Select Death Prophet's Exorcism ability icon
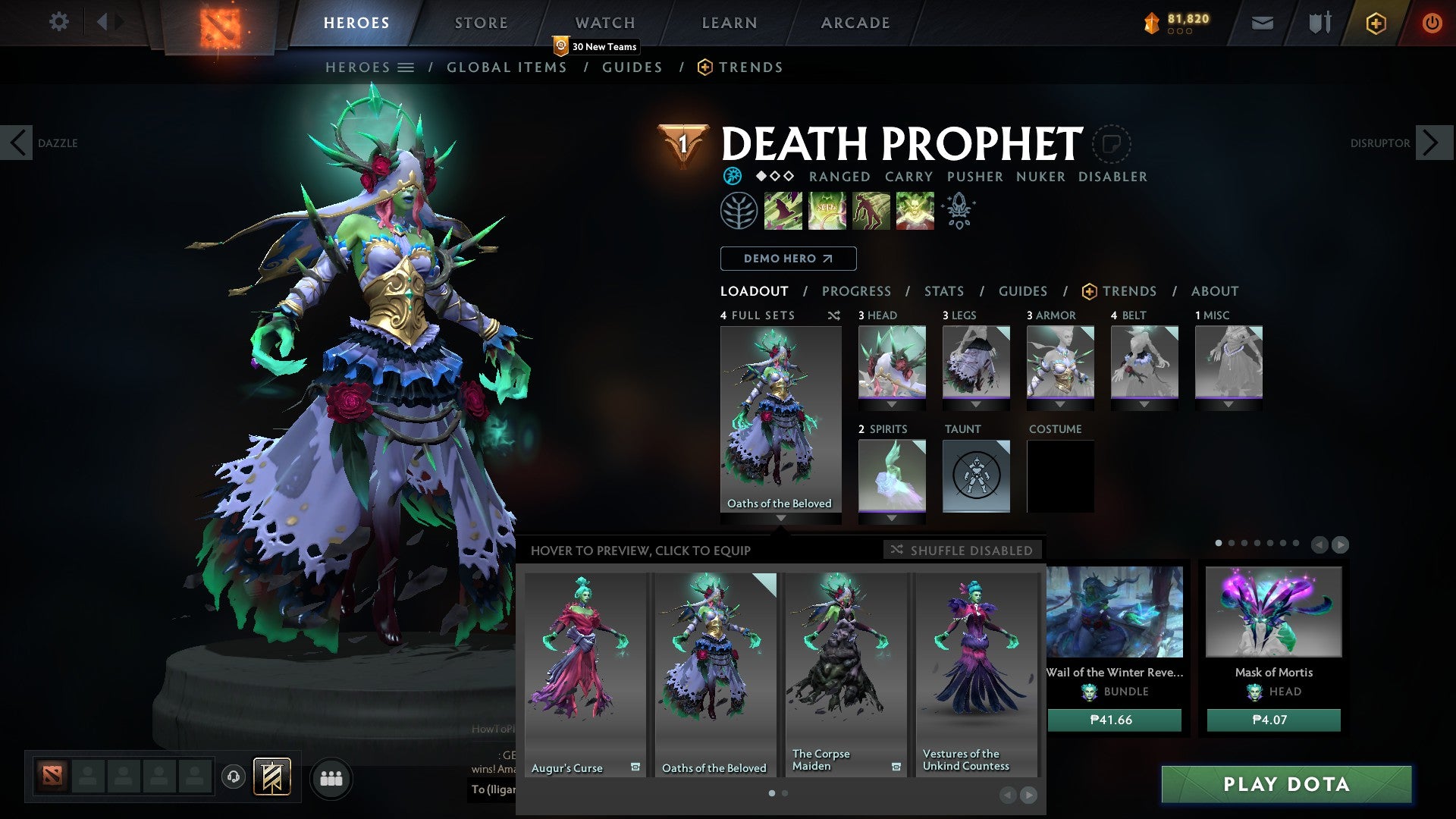Screen dimensions: 1456x819 tap(915, 211)
